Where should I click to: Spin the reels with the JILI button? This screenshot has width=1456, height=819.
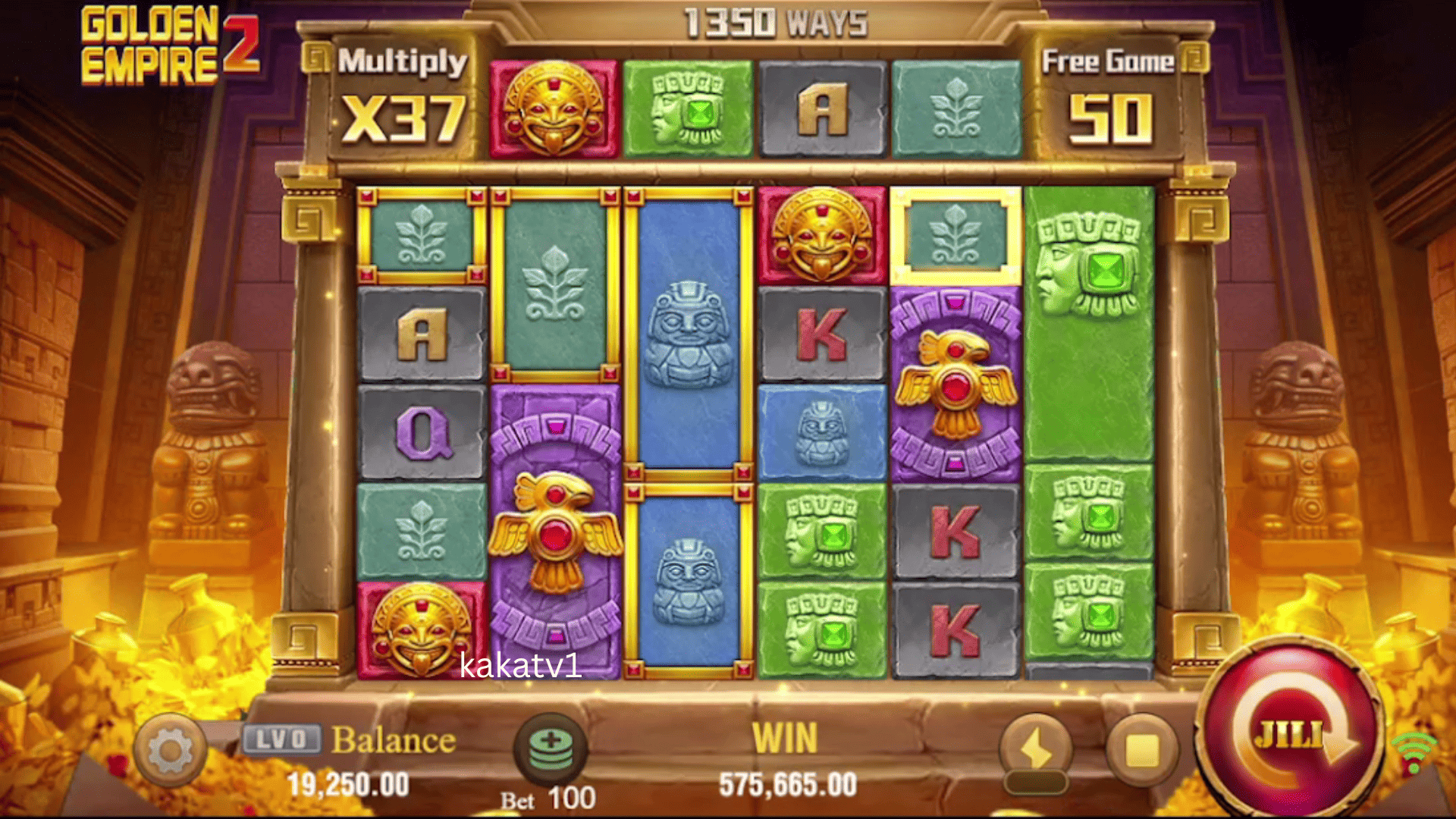tap(1290, 734)
